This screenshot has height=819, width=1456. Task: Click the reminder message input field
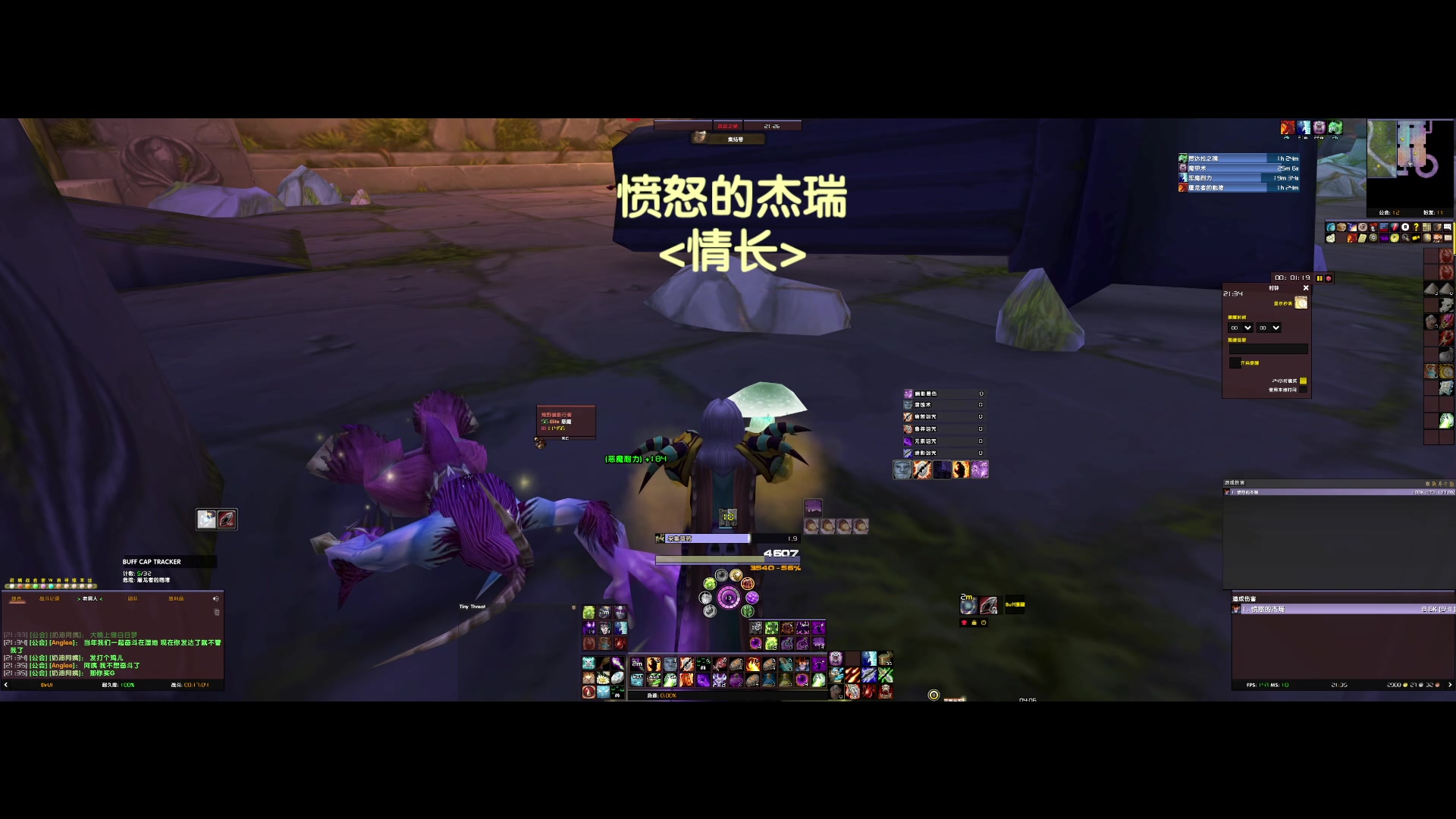(x=1269, y=349)
